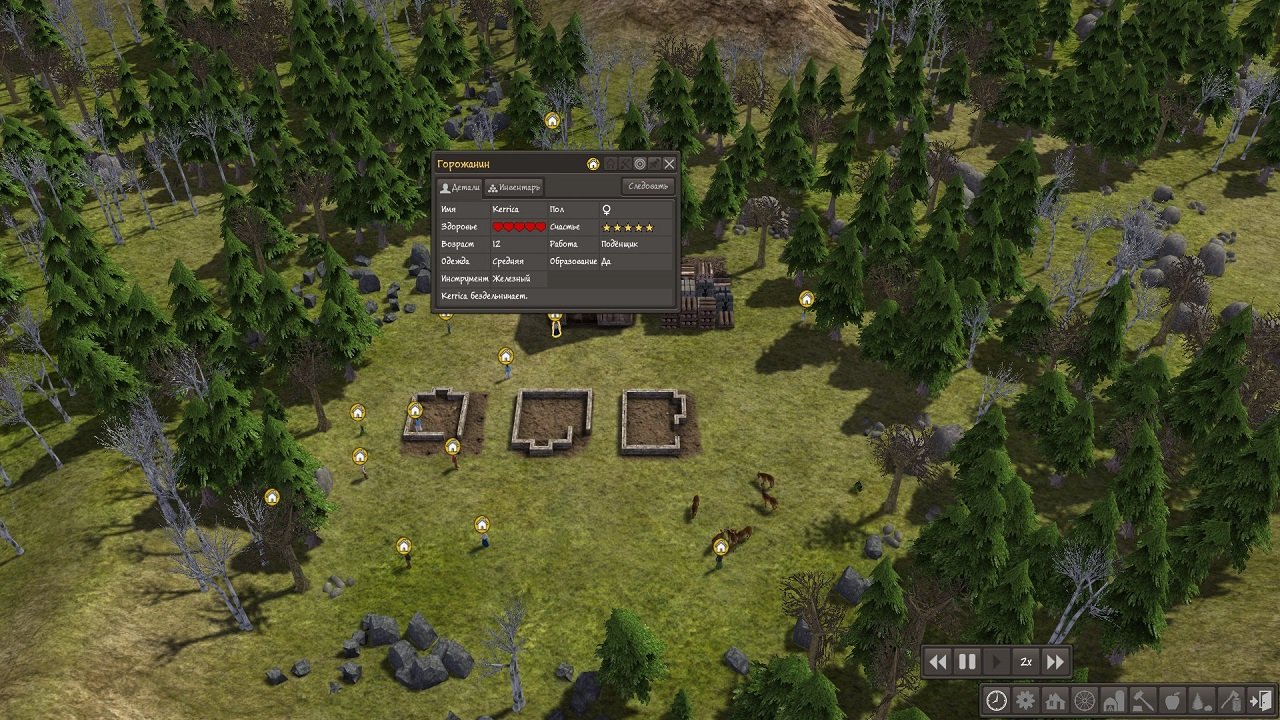This screenshot has width=1280, height=720.
Task: Pause the game simulation
Action: (965, 661)
